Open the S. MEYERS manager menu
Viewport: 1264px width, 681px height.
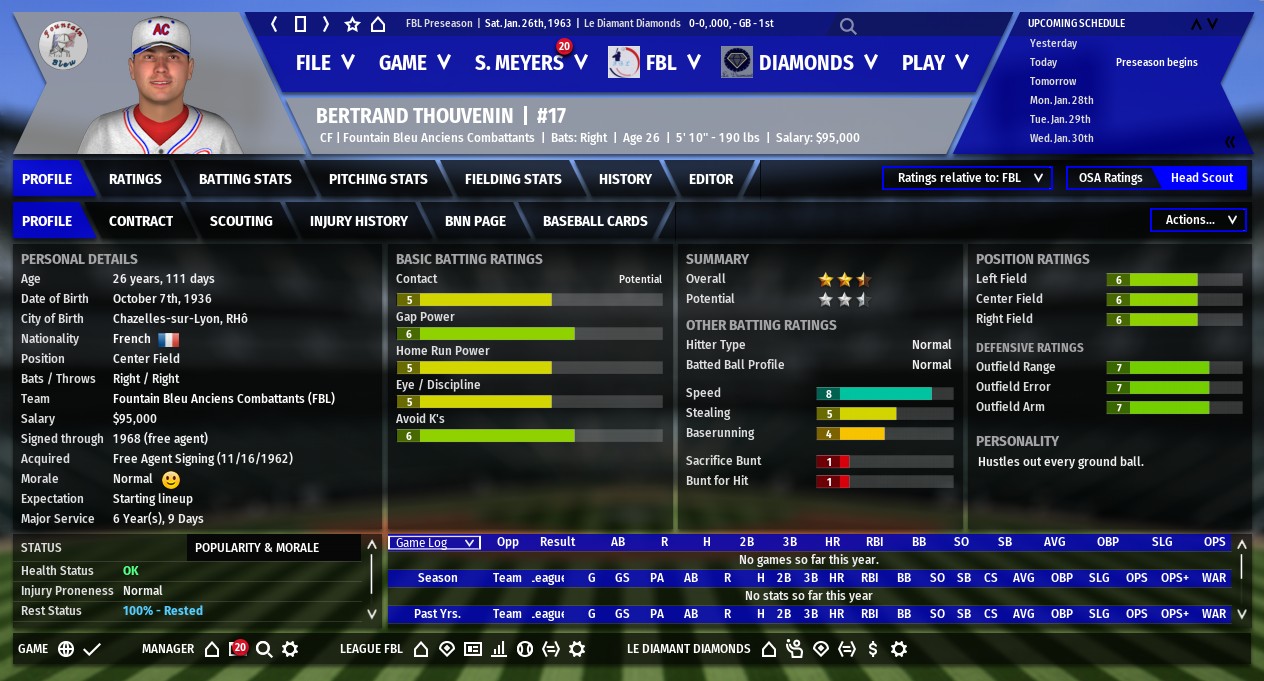coord(531,63)
